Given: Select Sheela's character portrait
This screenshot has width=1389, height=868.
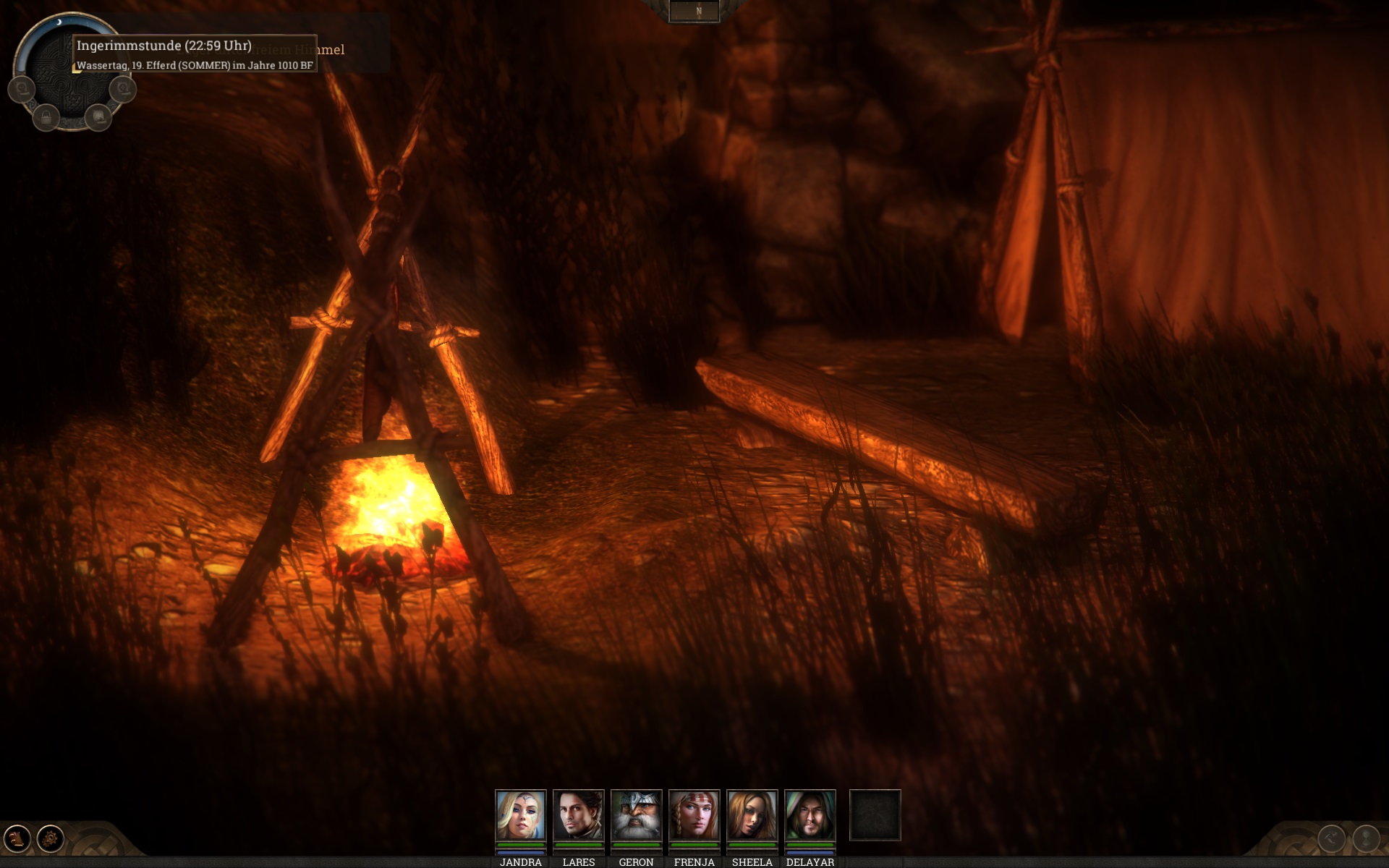Looking at the screenshot, I should pos(752,815).
